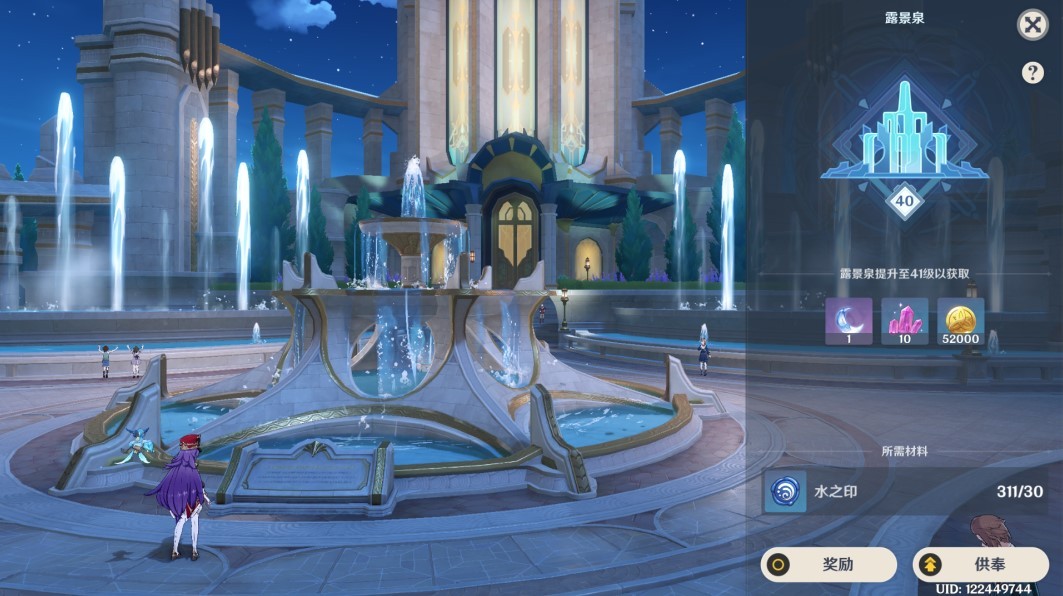
Task: Inspect the crescent moon reward item
Action: (x=848, y=321)
